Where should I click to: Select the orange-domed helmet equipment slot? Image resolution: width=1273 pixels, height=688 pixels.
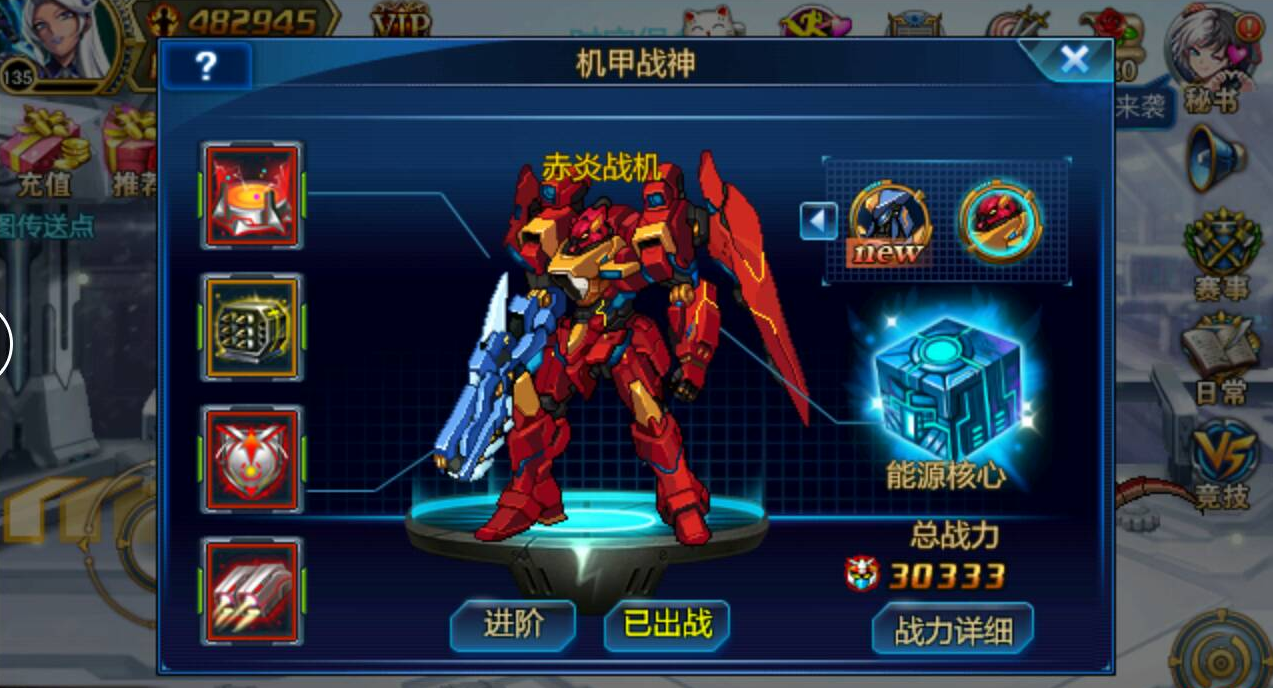point(252,195)
